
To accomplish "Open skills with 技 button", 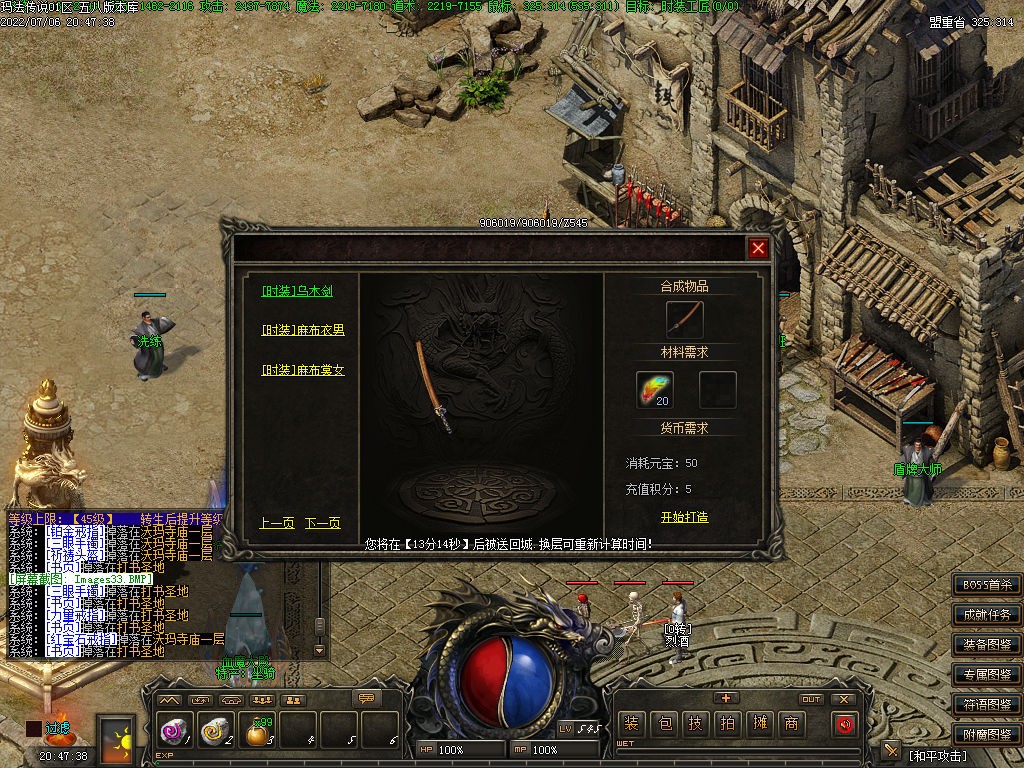I will pos(695,723).
